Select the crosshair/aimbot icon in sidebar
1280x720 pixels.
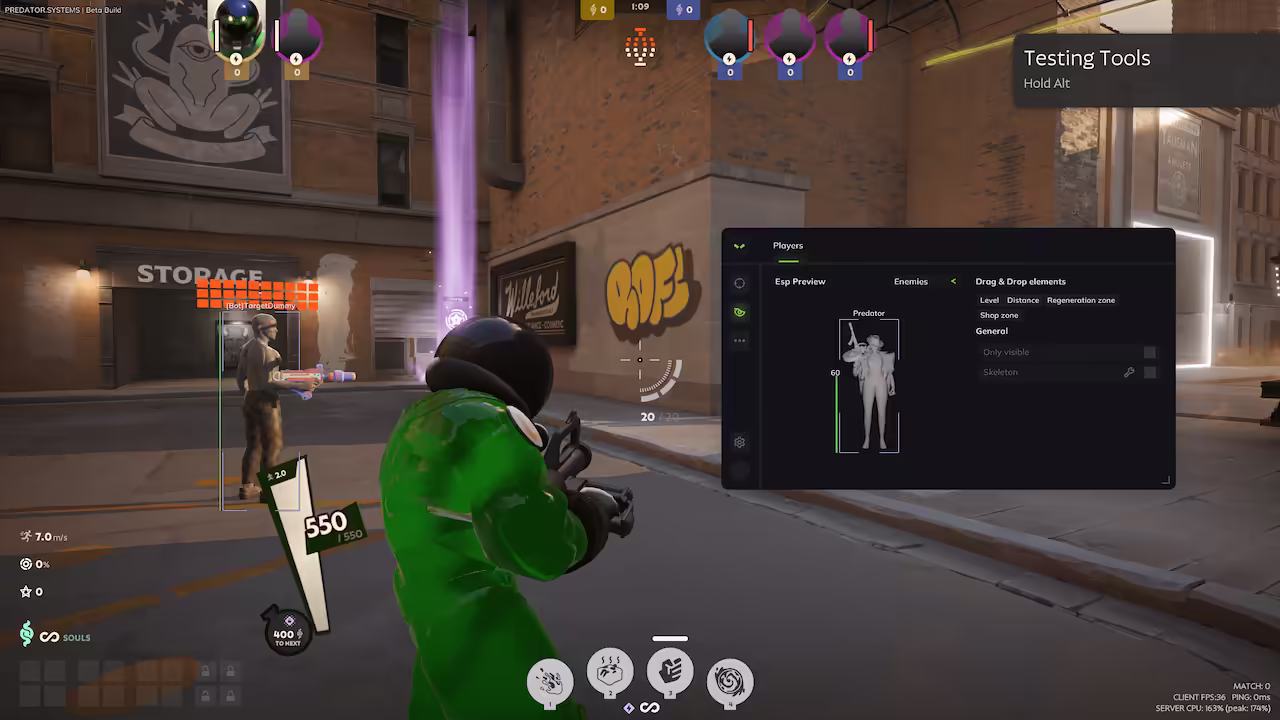point(740,282)
